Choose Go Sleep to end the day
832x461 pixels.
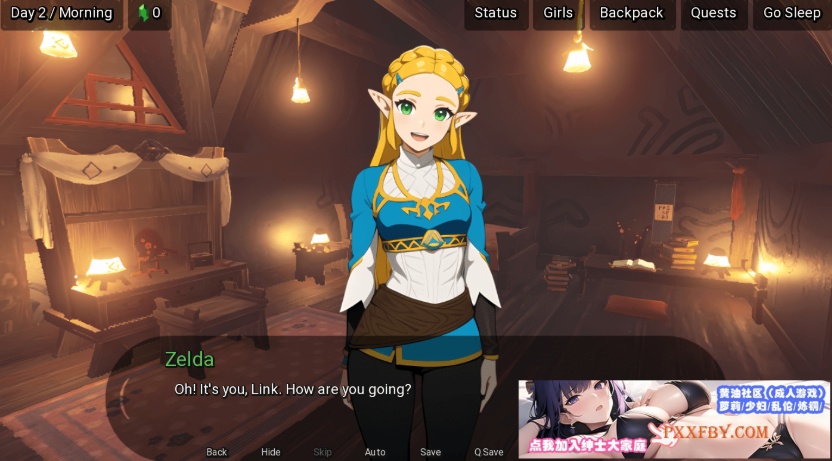pos(791,13)
